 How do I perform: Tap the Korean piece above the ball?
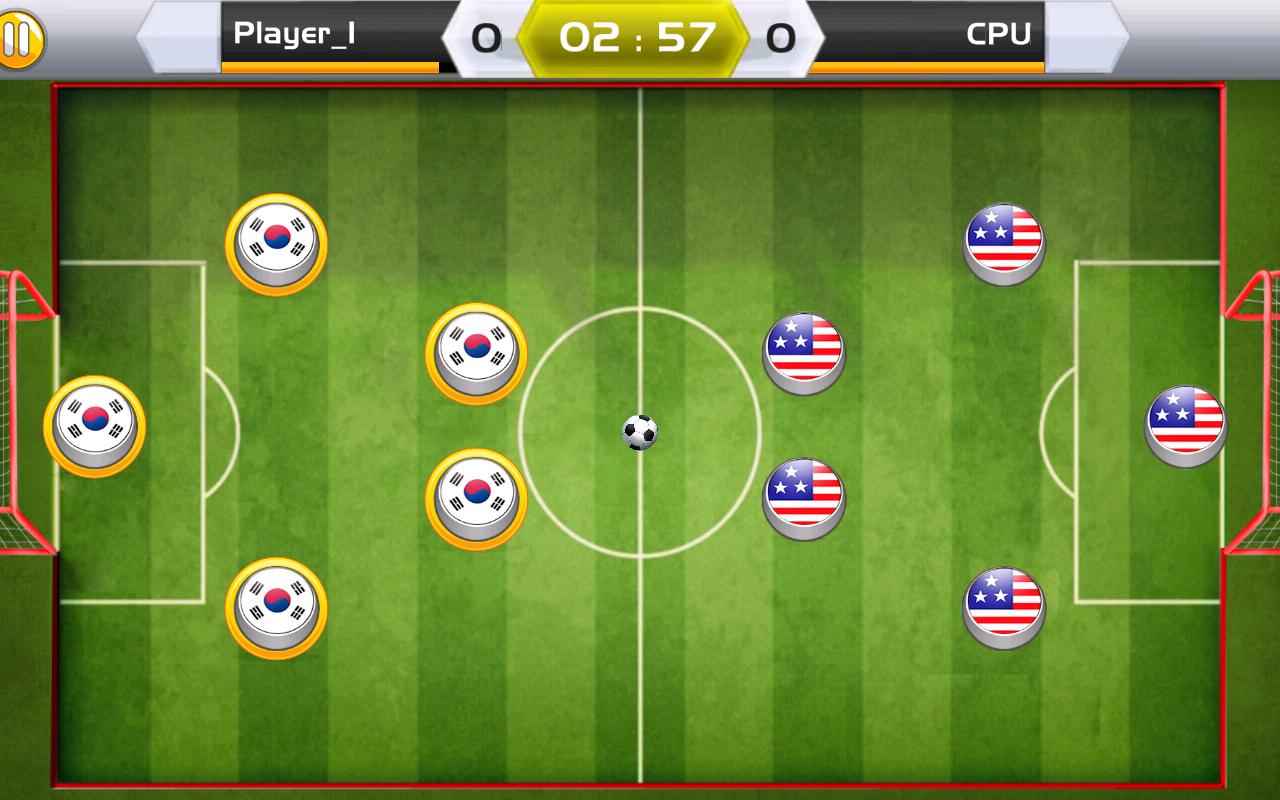tap(477, 349)
